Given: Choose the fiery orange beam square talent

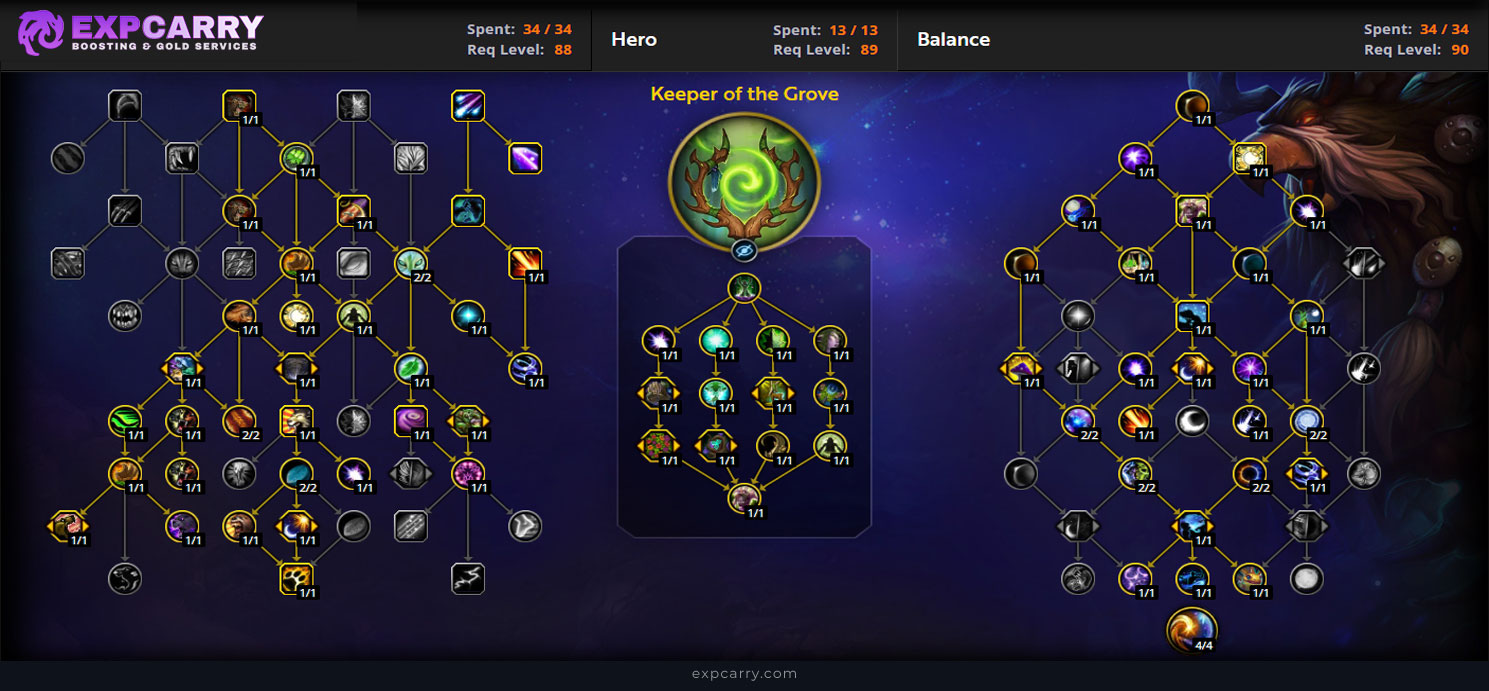Looking at the screenshot, I should pyautogui.click(x=525, y=263).
